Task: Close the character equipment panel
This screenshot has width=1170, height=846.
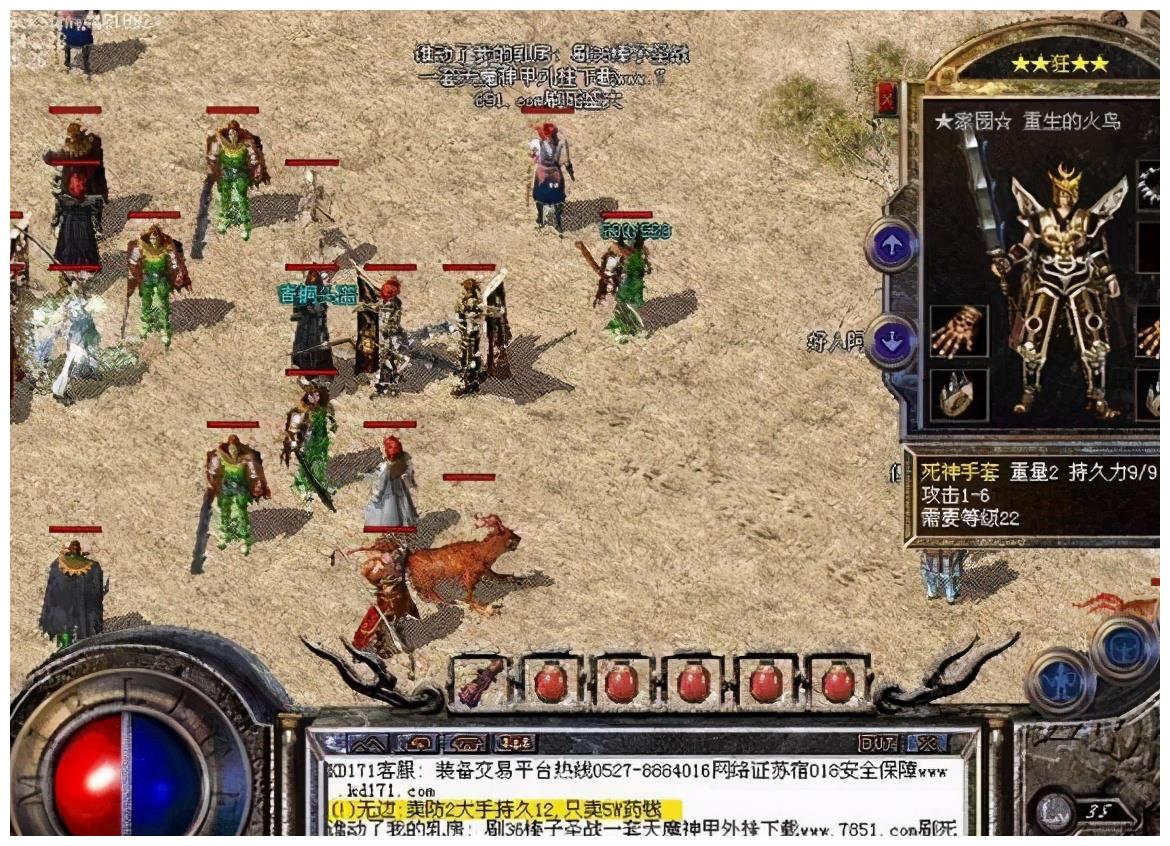Action: coord(886,98)
